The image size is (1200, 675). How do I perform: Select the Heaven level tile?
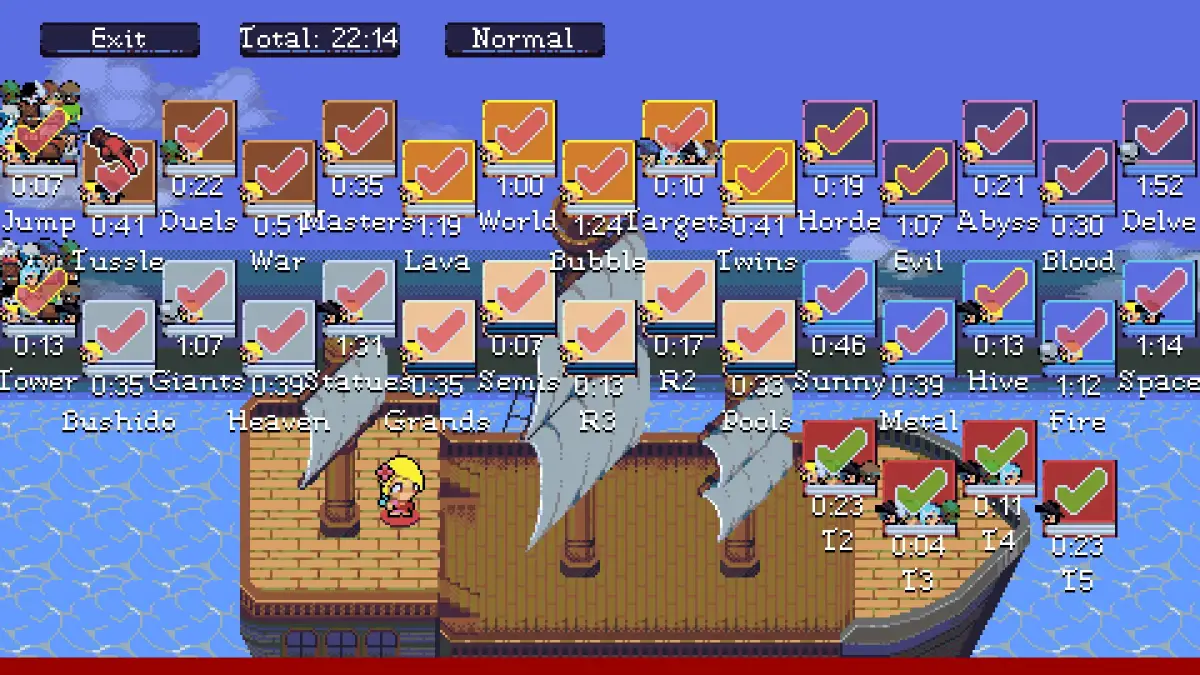pyautogui.click(x=280, y=336)
